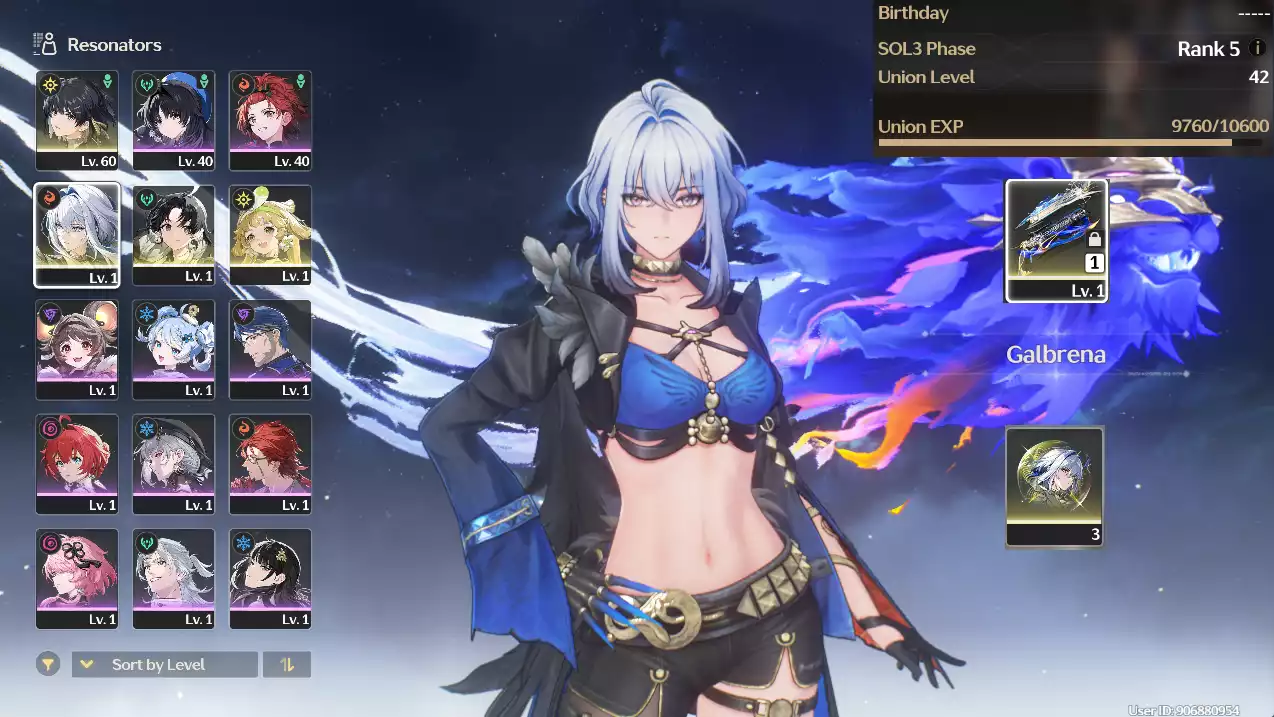Inspect Galbrena's equipped Lv. 1 weapon slot

pos(1056,240)
